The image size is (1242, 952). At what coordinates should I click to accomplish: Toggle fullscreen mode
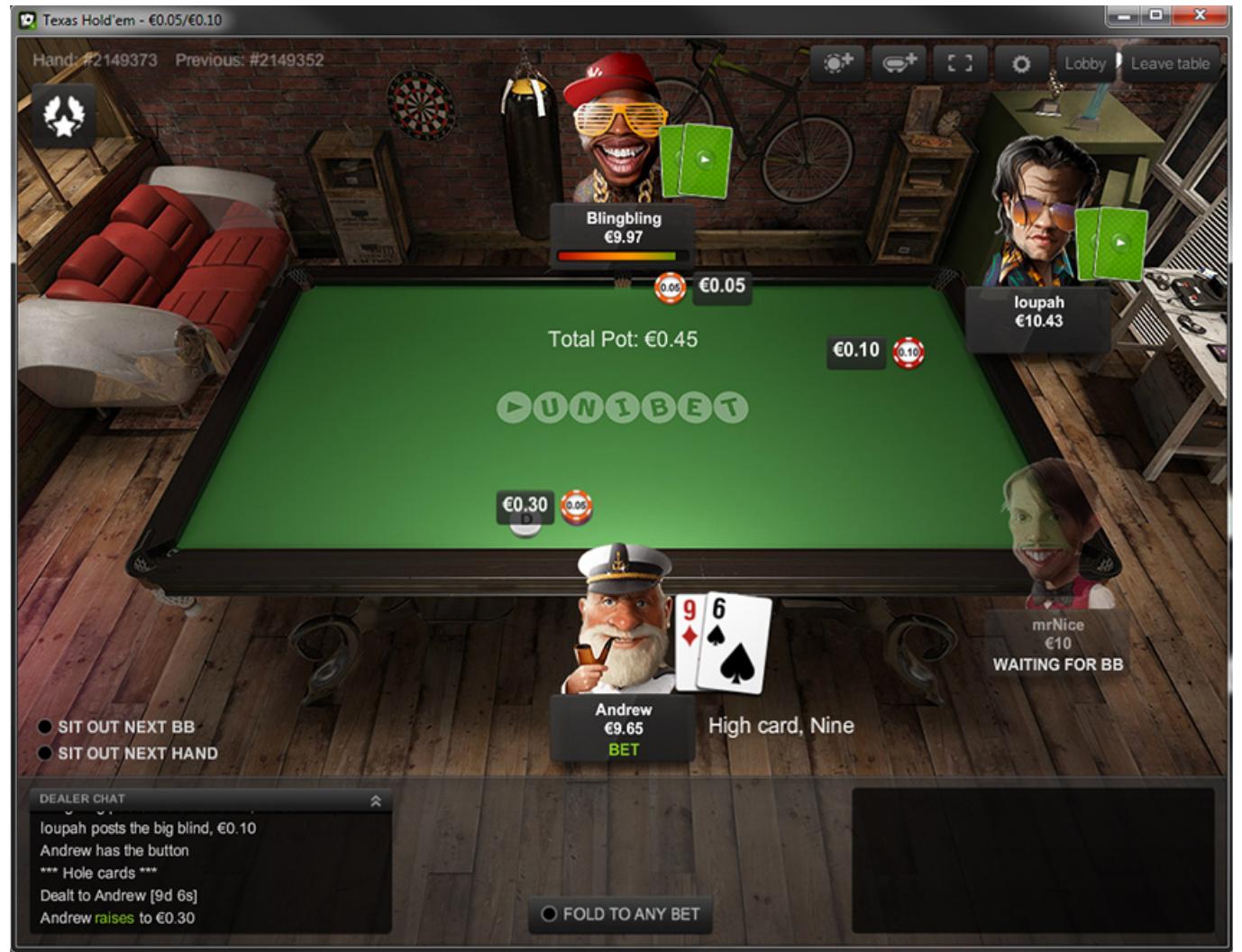tap(959, 64)
